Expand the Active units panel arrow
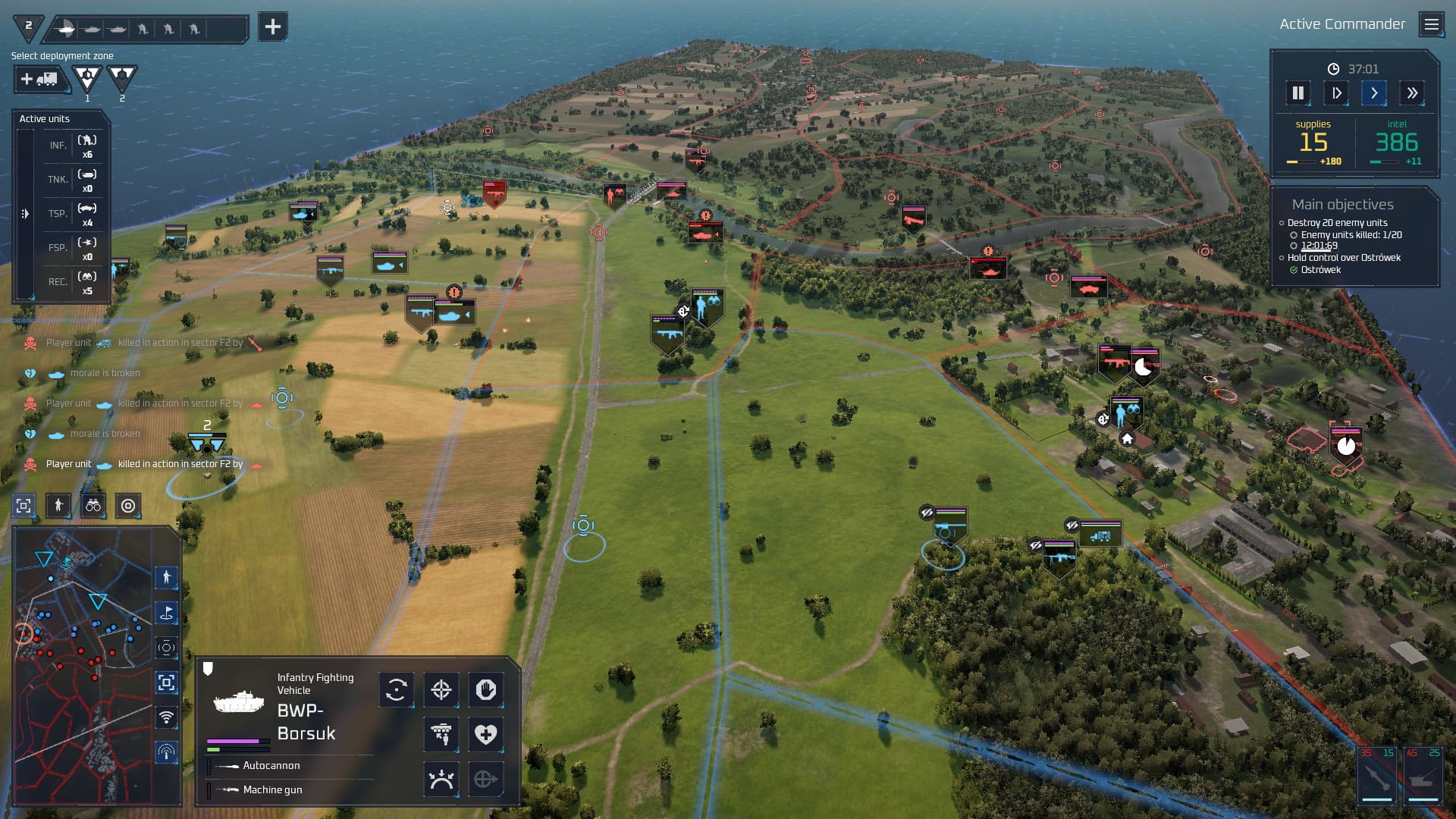The image size is (1456, 819). 25,214
